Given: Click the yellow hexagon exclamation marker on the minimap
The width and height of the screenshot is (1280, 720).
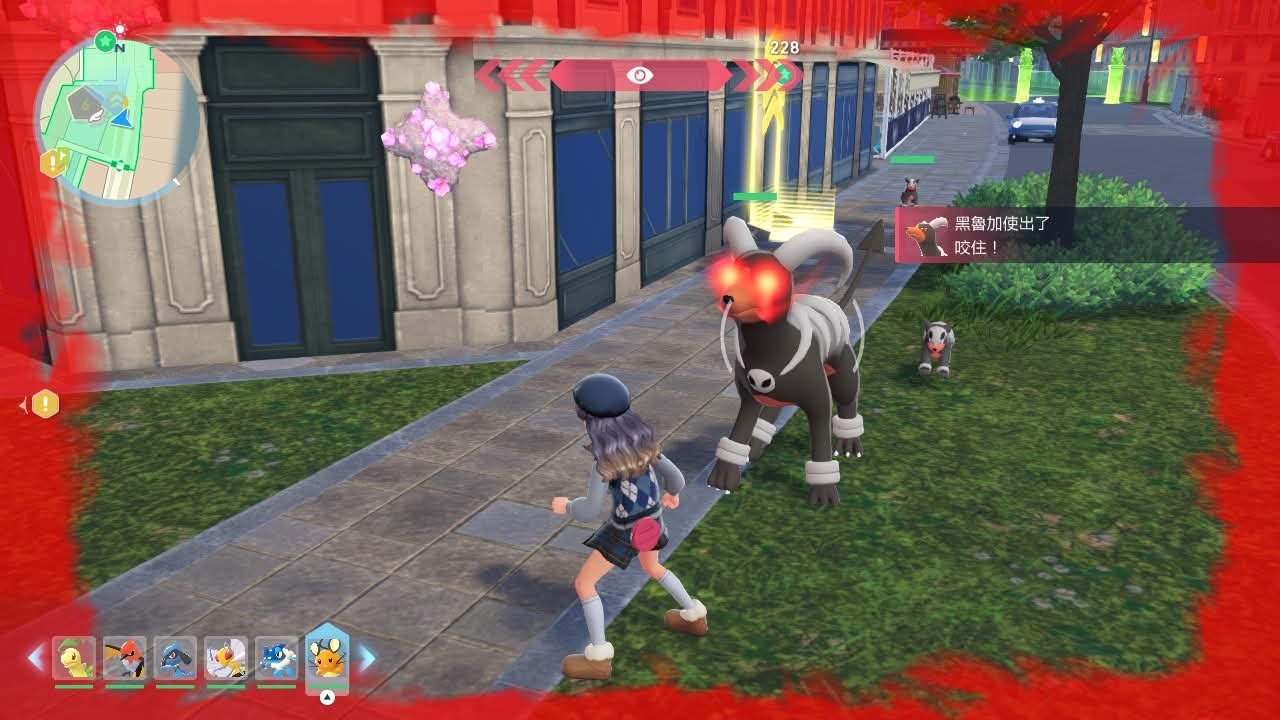Looking at the screenshot, I should 52,162.
